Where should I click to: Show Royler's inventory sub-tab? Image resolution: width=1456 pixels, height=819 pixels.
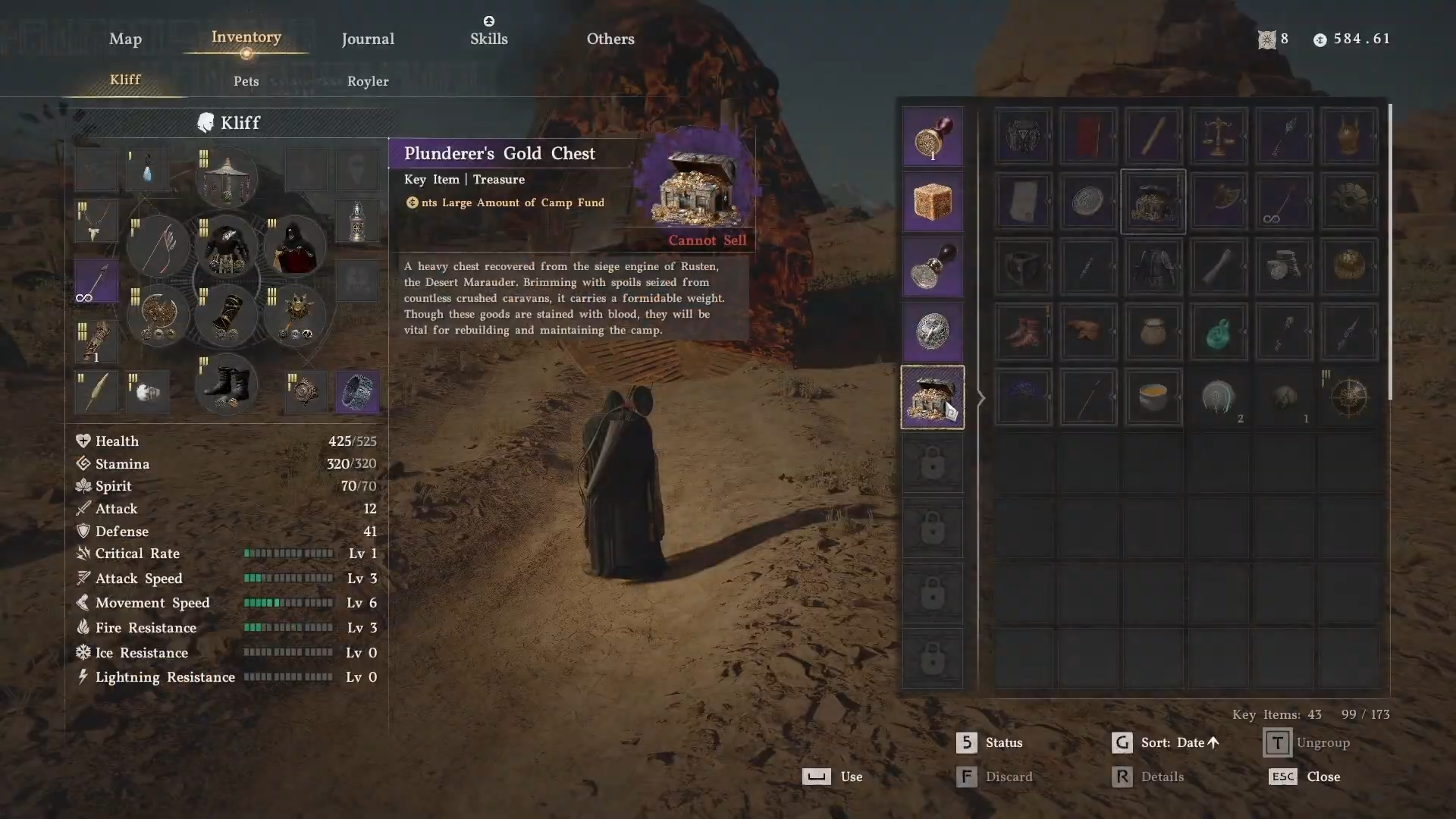pyautogui.click(x=368, y=81)
